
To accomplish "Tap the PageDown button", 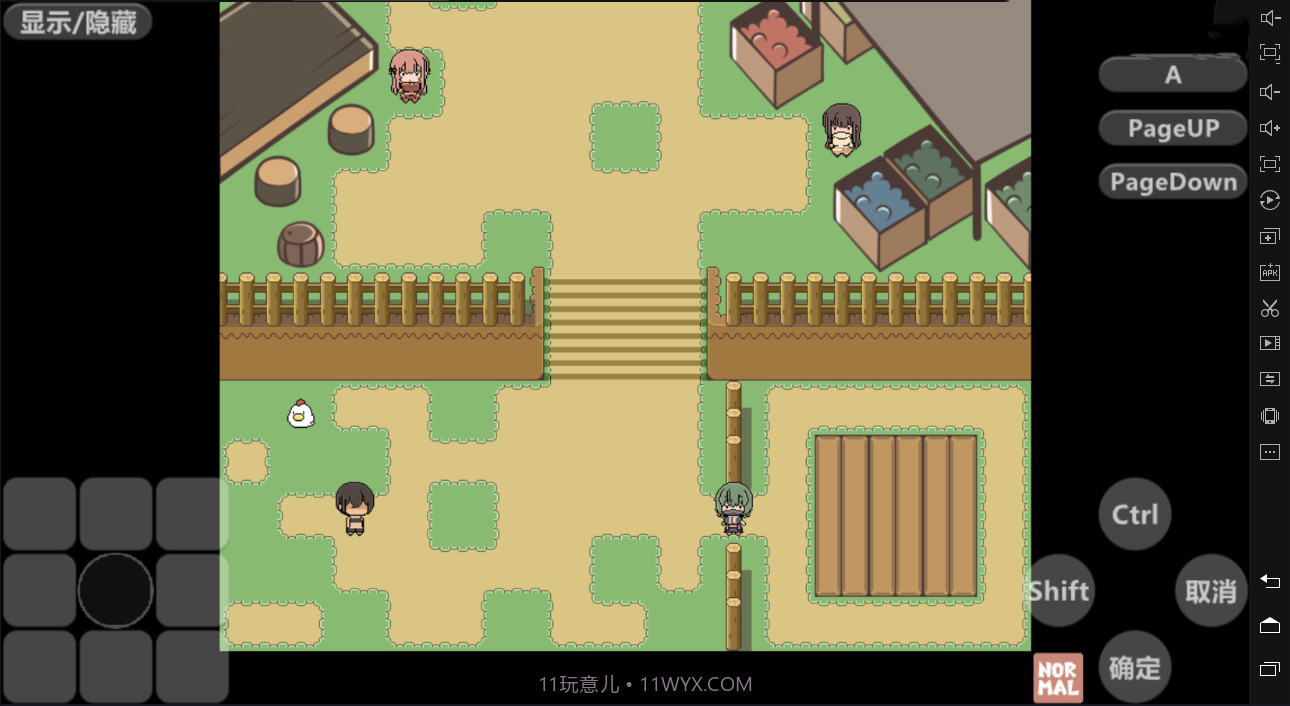I will (x=1172, y=182).
